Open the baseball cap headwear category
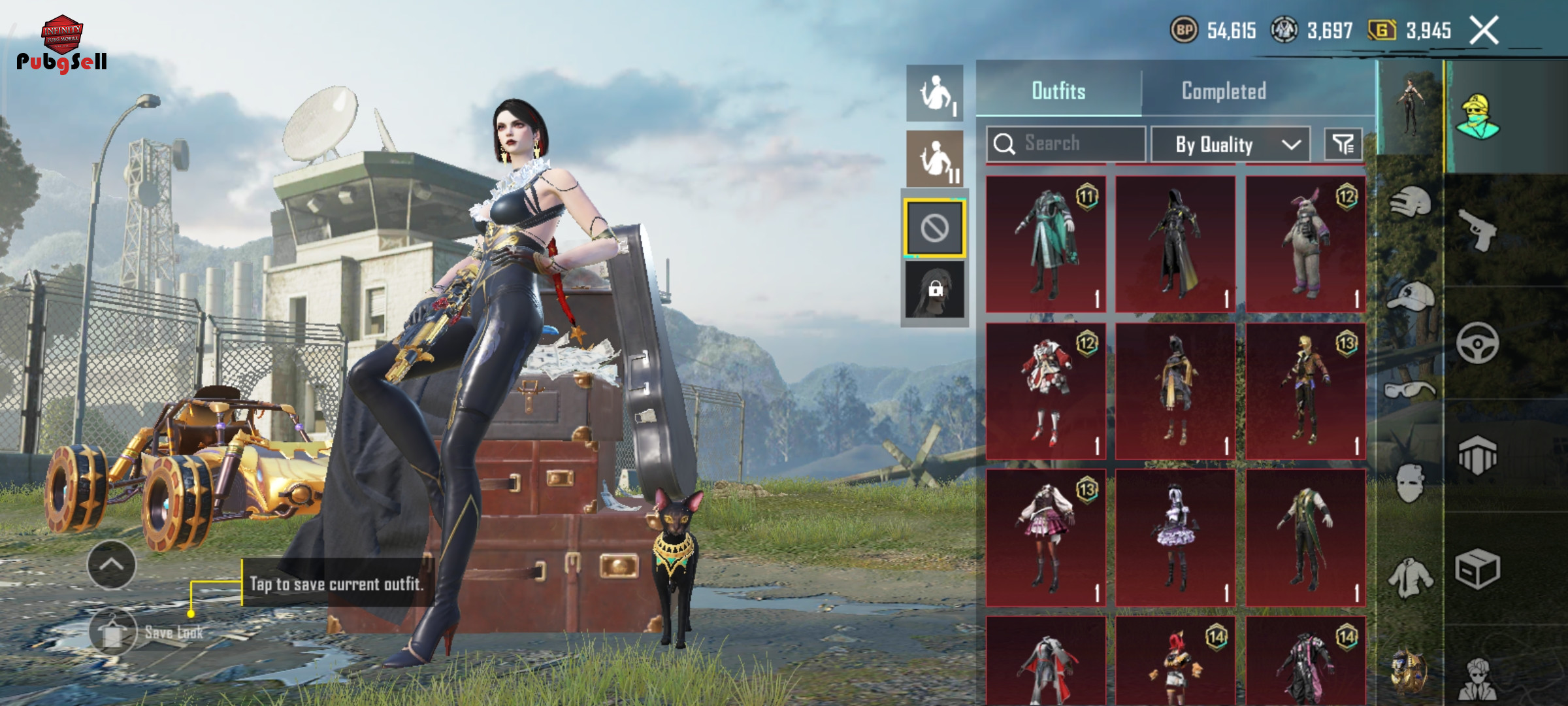The width and height of the screenshot is (1568, 706). 1409,295
